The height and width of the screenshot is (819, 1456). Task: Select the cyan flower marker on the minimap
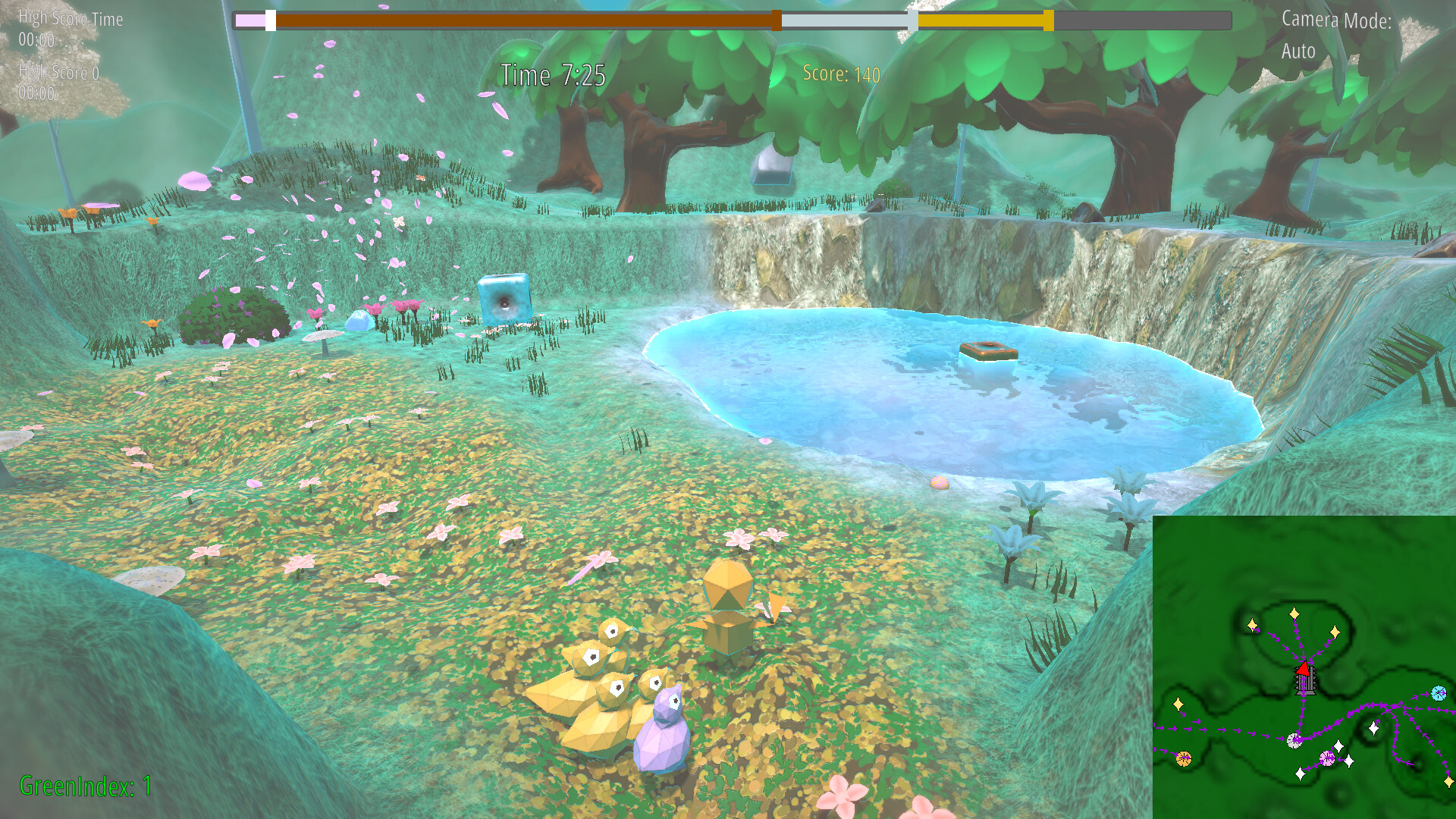tap(1439, 692)
